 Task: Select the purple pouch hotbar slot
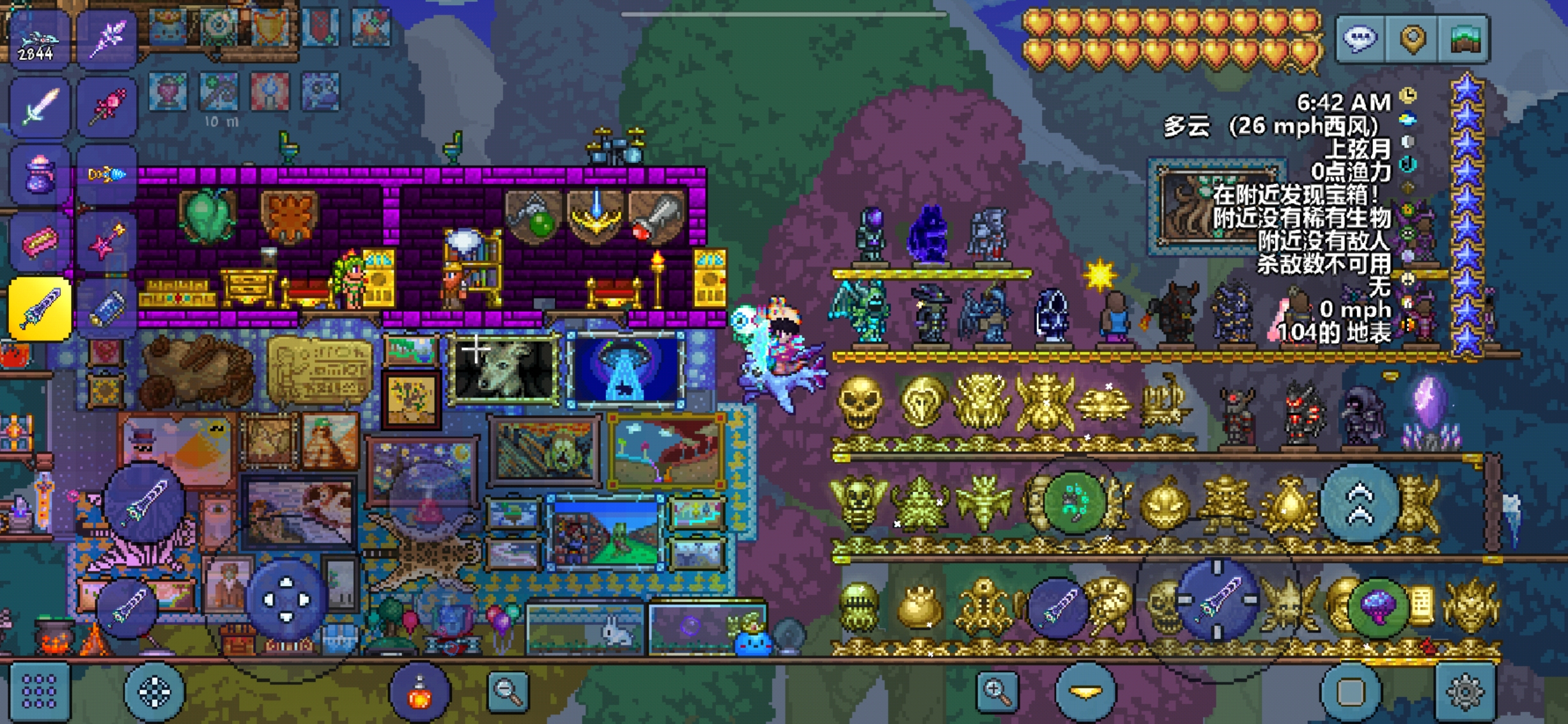(x=38, y=175)
